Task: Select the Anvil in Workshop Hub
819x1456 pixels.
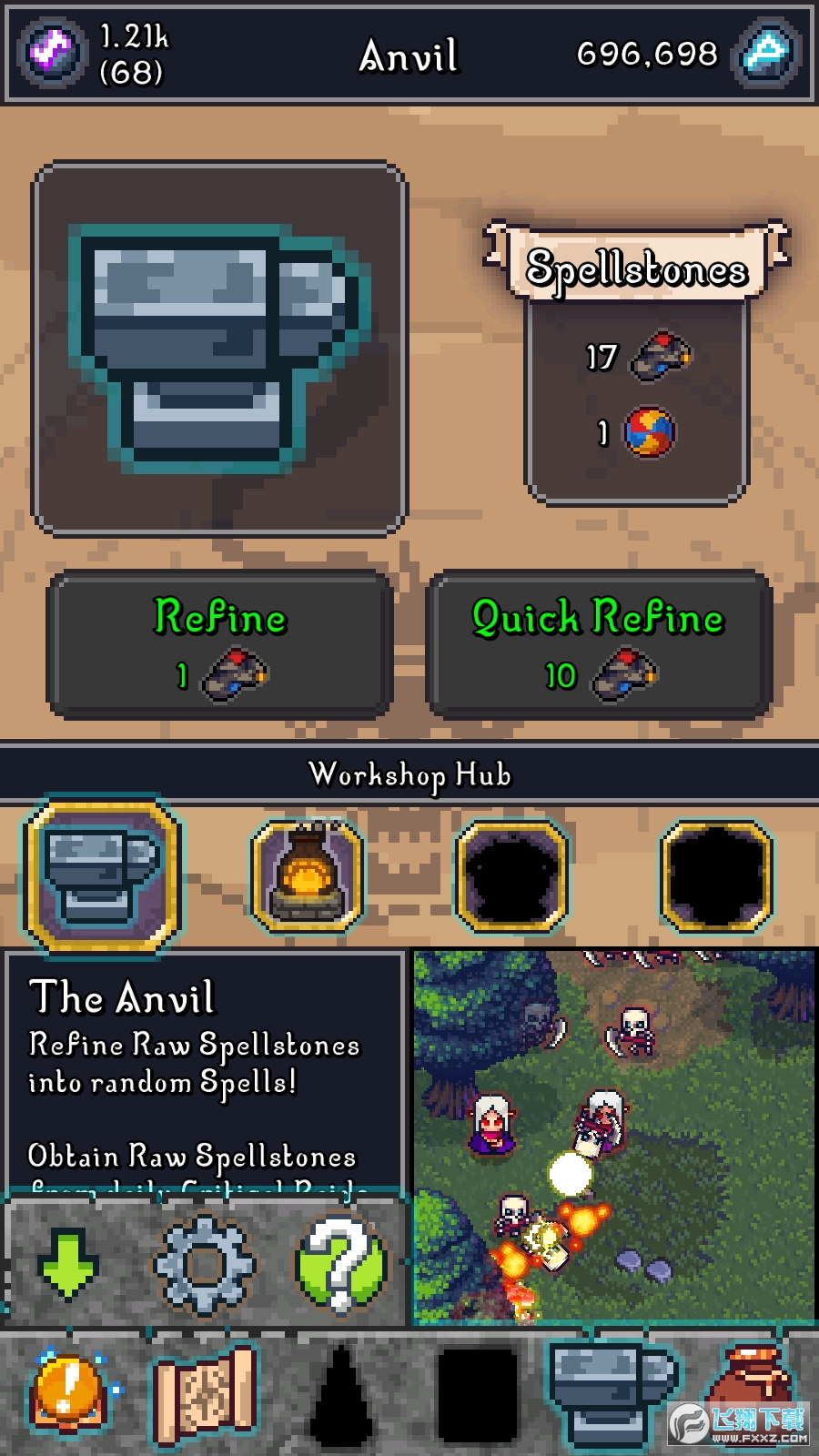Action: (x=104, y=876)
